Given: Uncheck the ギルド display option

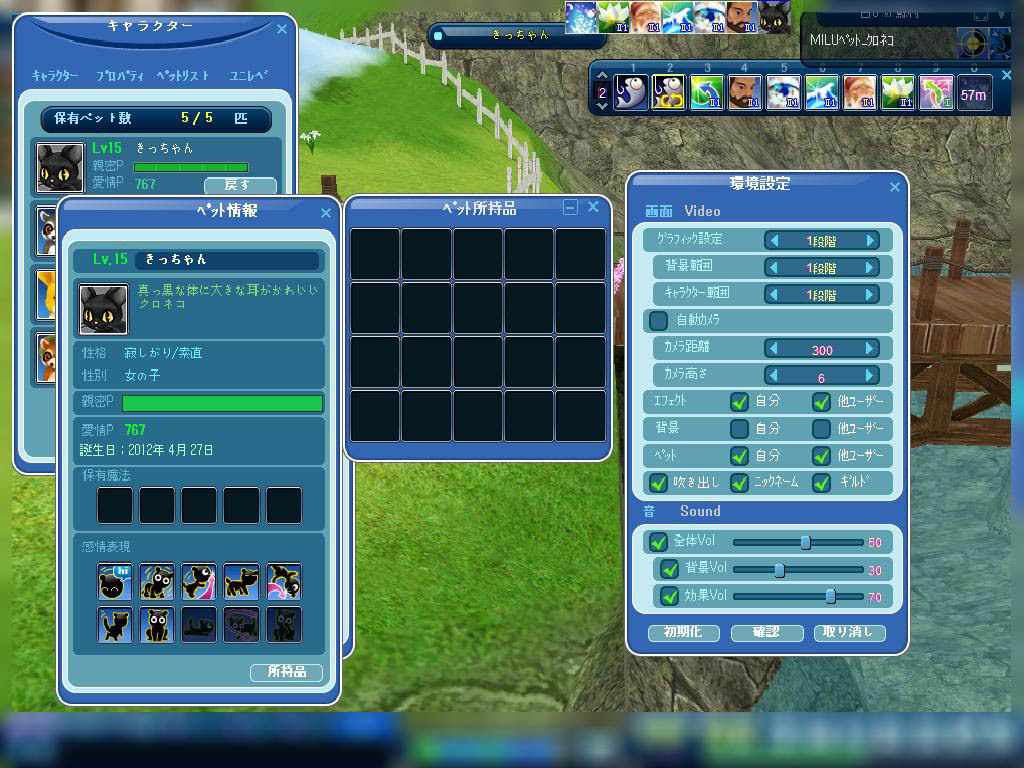Looking at the screenshot, I should click(821, 483).
